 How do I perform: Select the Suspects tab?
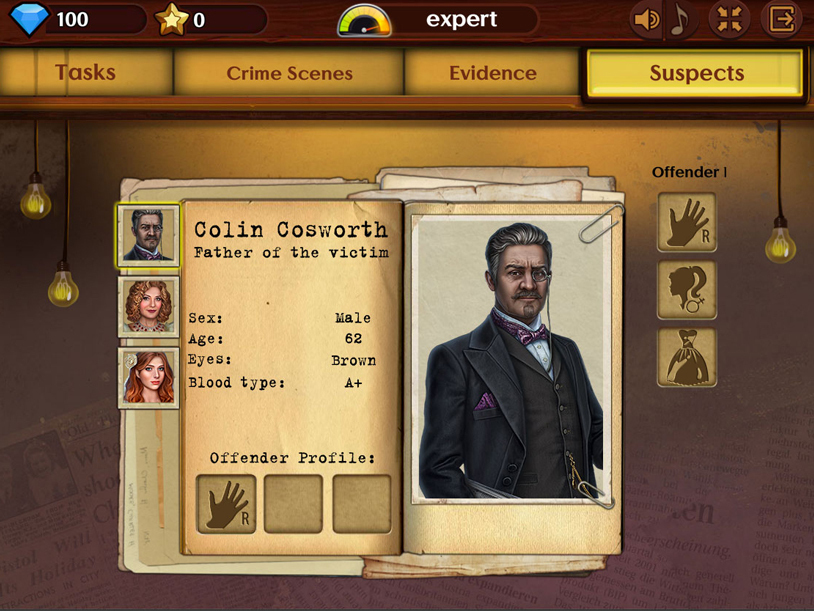click(x=696, y=73)
